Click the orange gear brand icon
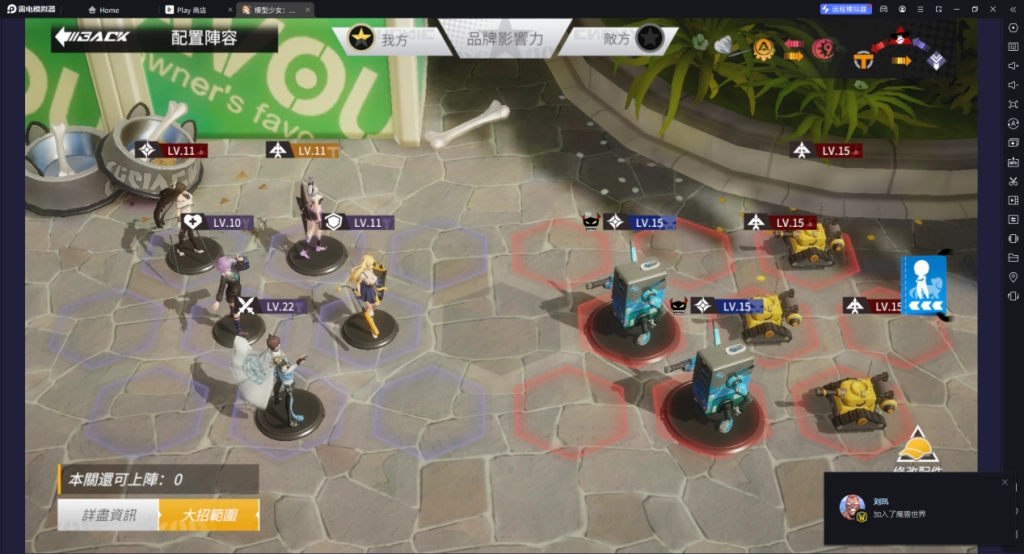1024x554 pixels. tap(763, 46)
